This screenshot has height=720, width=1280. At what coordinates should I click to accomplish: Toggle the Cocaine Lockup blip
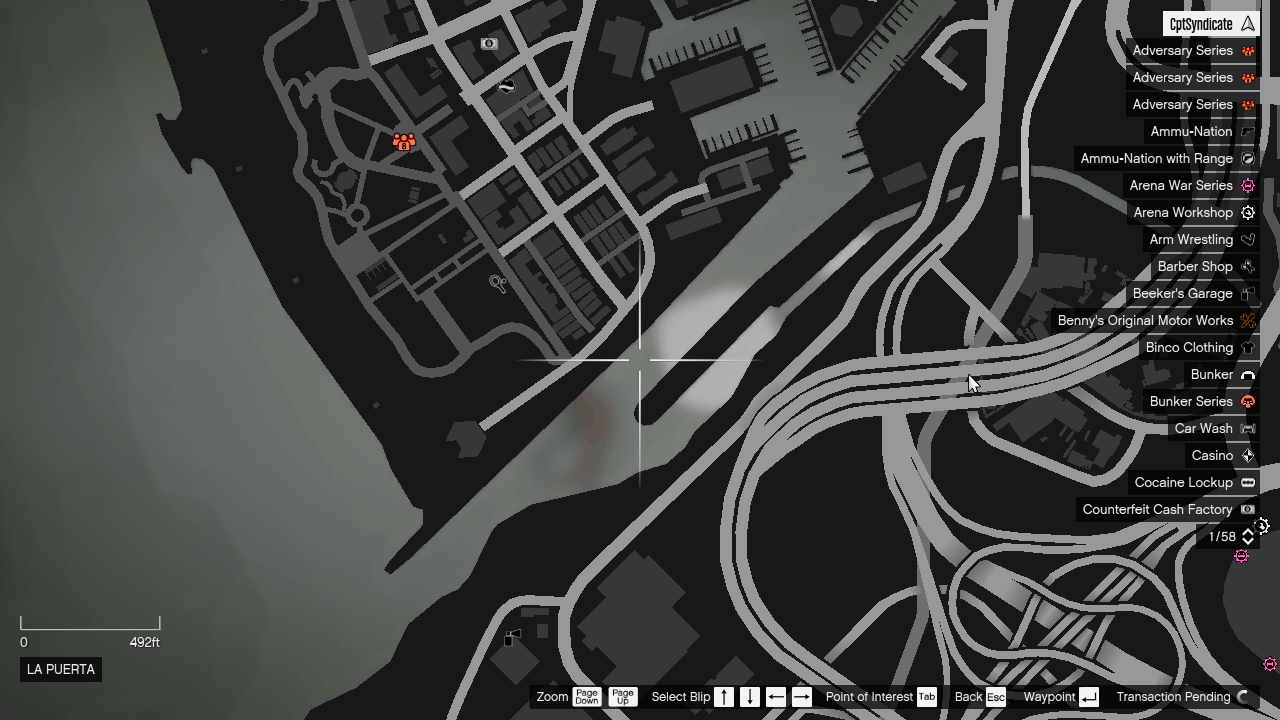(x=1247, y=482)
